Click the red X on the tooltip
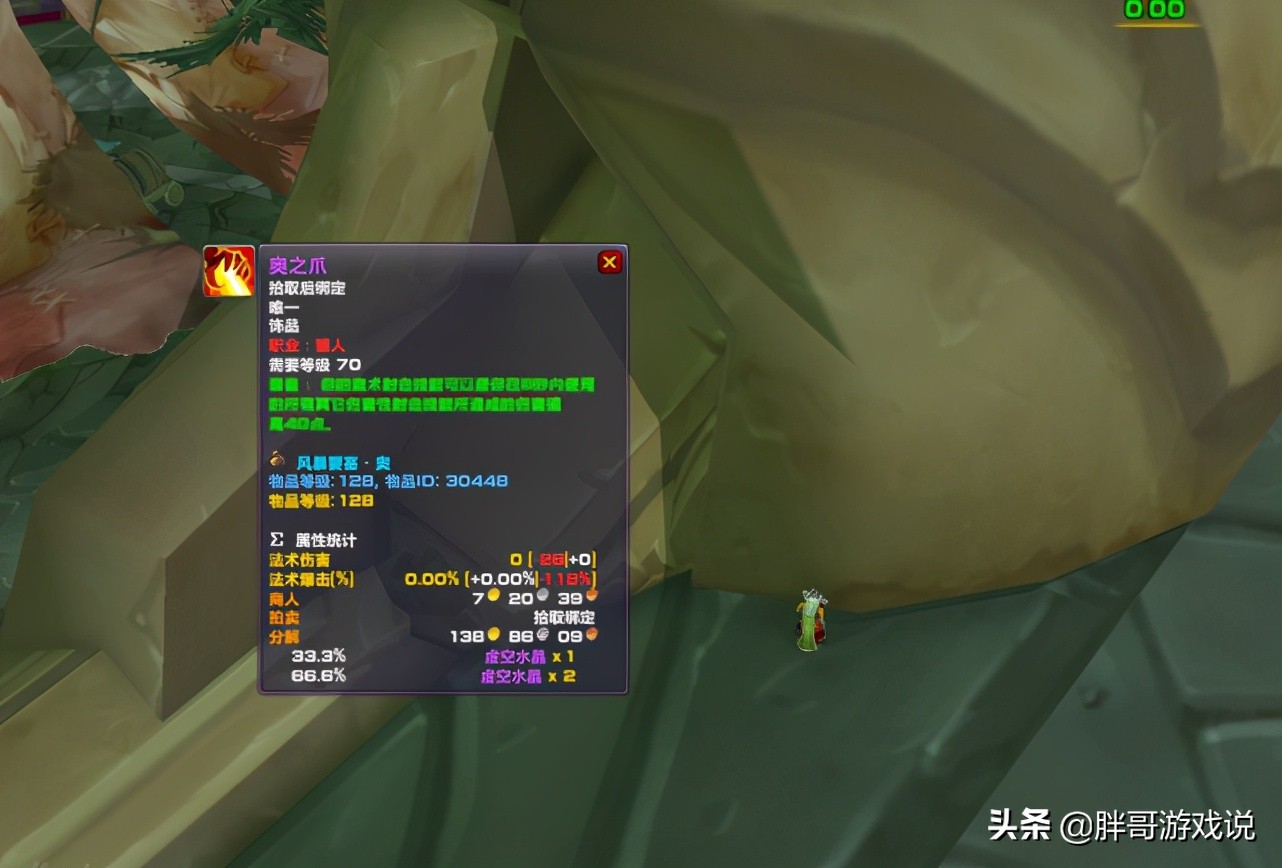 click(x=609, y=261)
